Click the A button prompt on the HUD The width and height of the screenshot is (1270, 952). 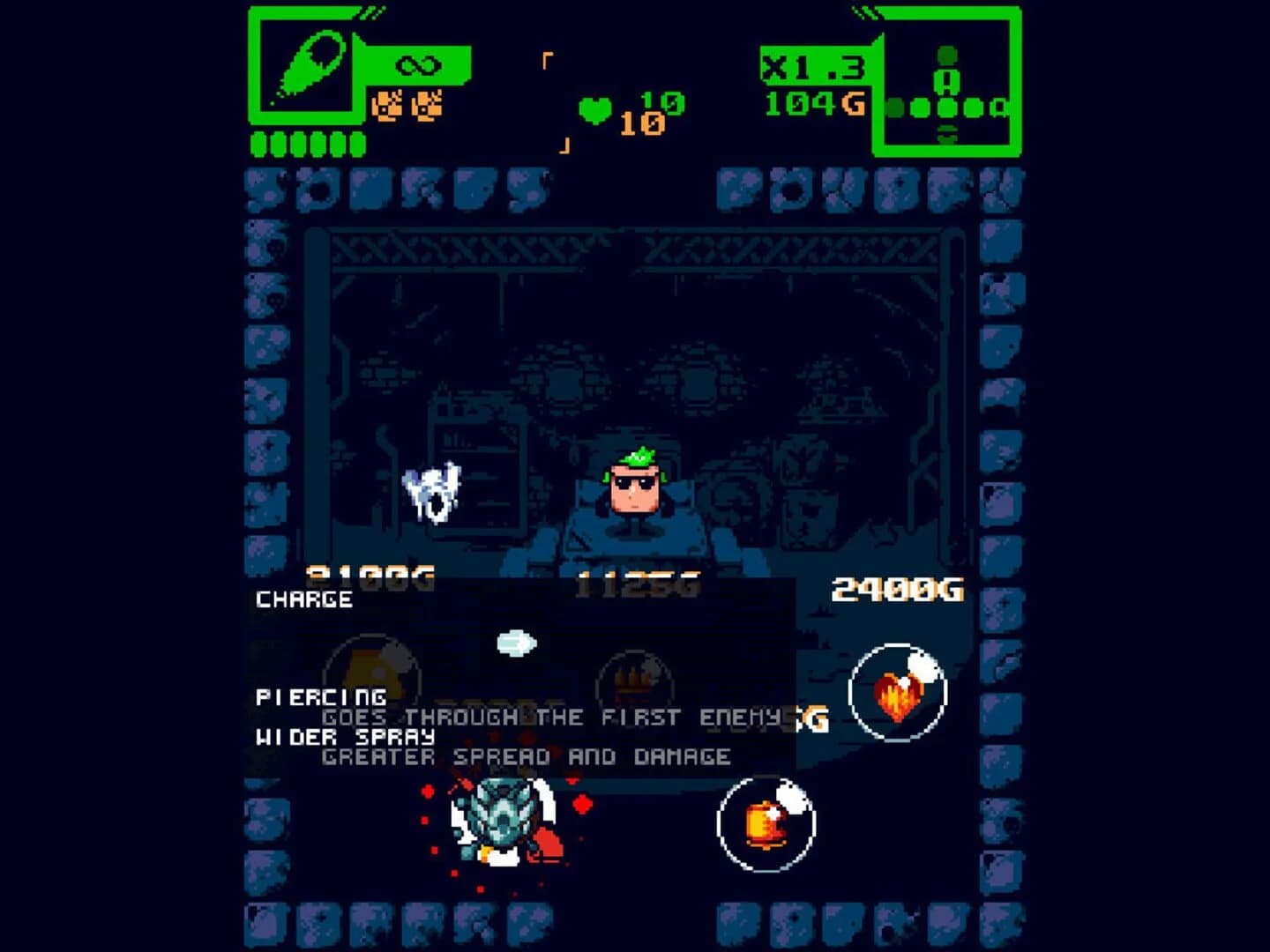[948, 81]
